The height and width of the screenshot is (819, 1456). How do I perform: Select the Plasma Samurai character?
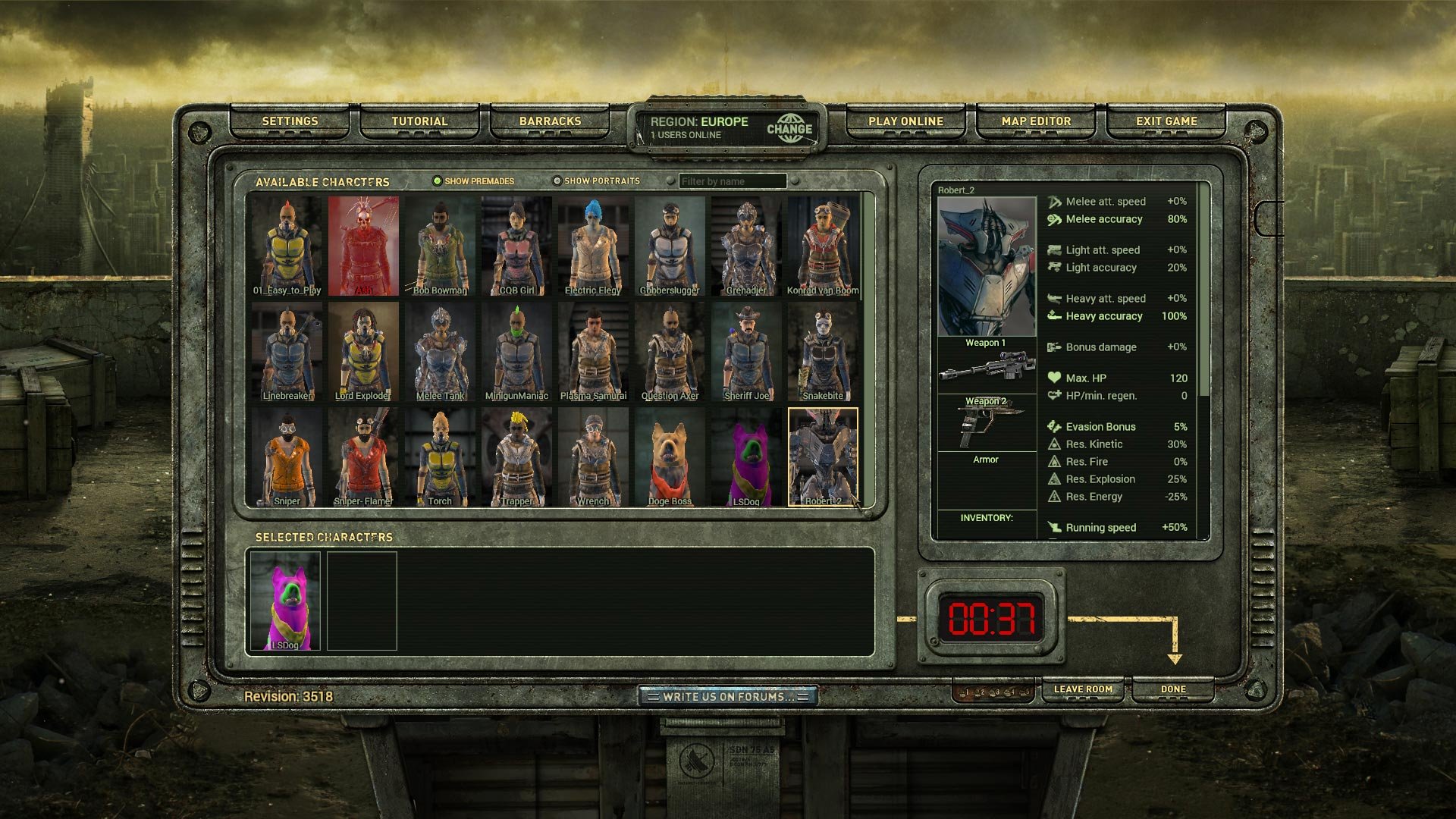click(593, 353)
